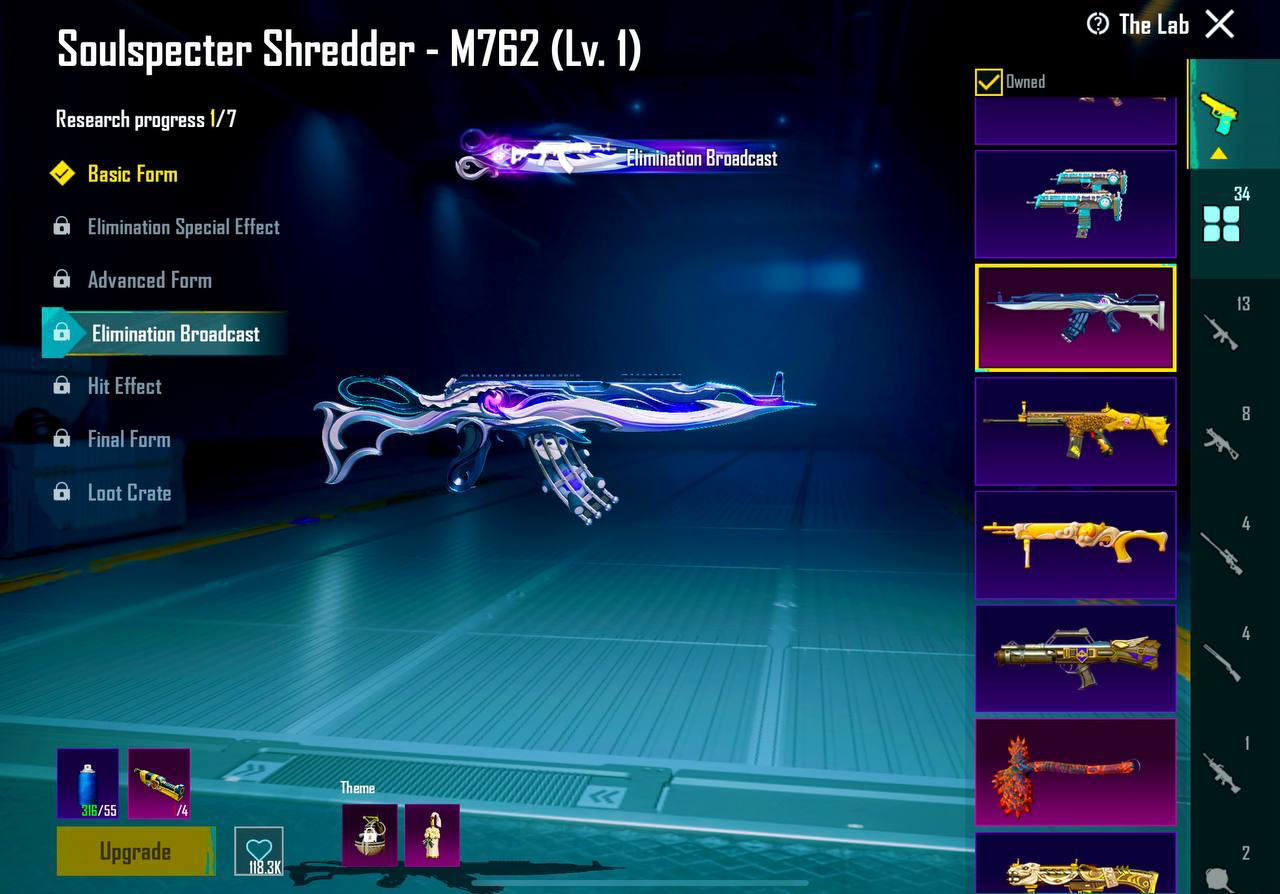The image size is (1280, 894).
Task: Open the theme grenade item
Action: pos(369,835)
